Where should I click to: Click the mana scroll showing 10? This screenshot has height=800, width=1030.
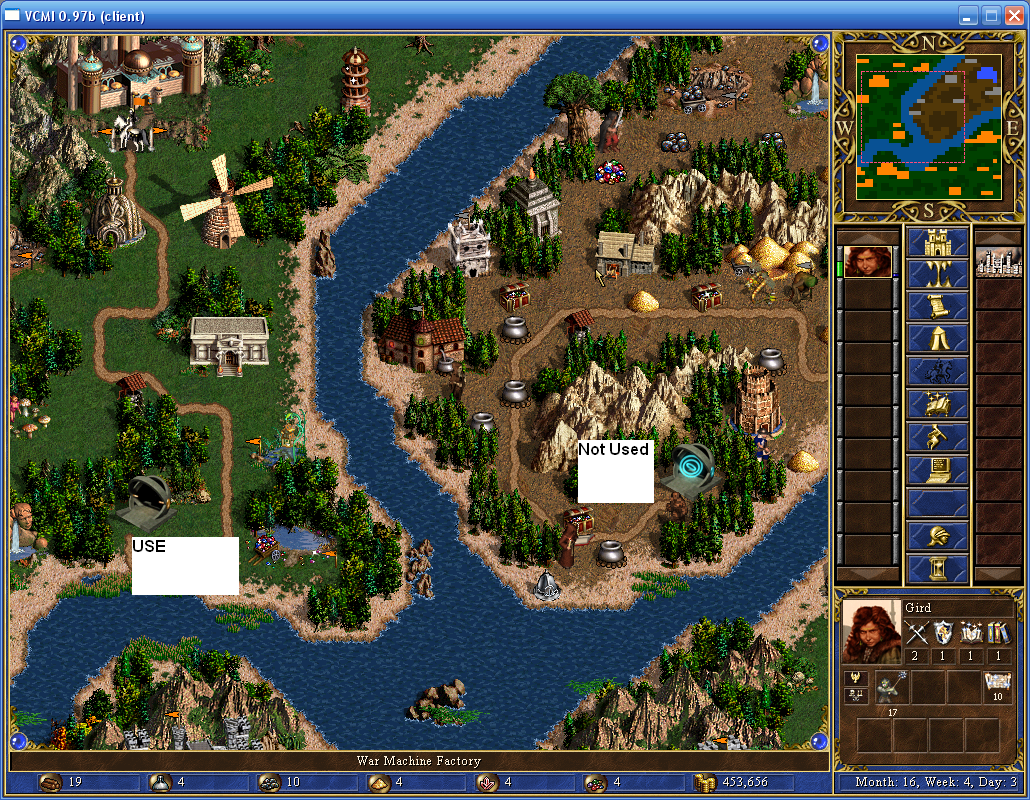point(997,683)
